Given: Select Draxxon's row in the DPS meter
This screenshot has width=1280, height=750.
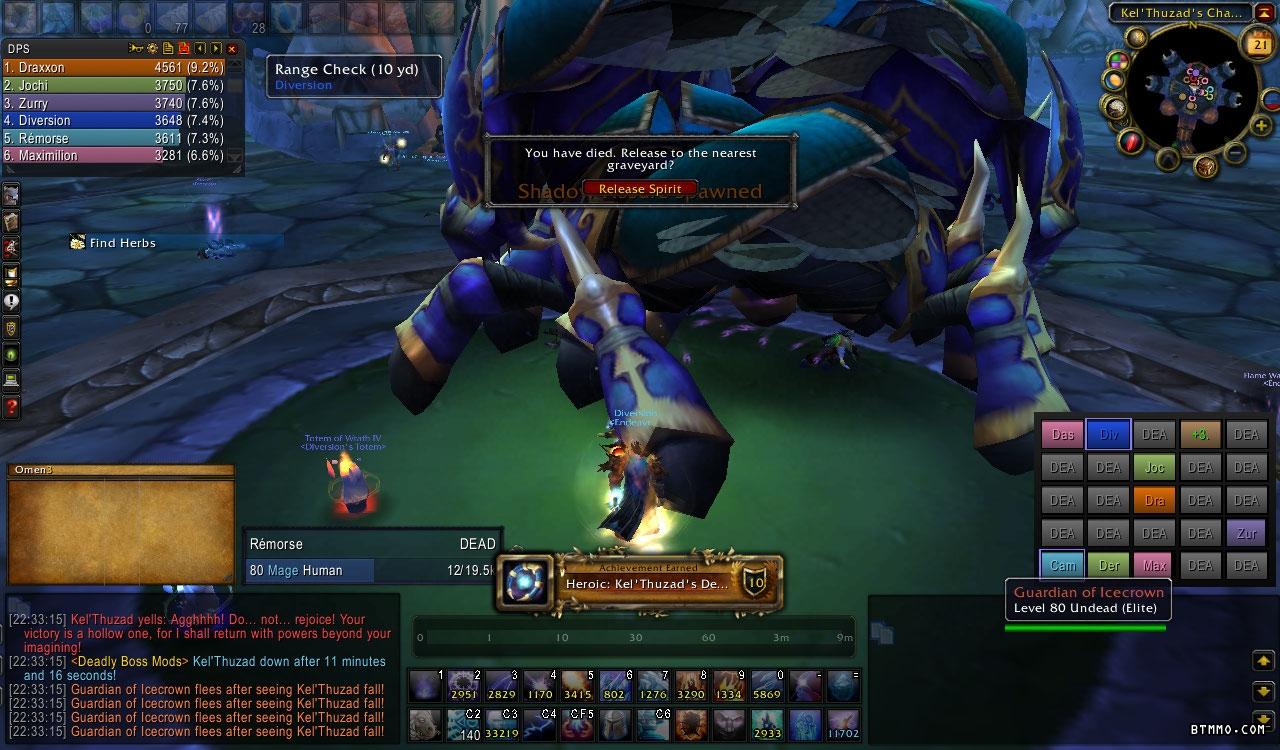Looking at the screenshot, I should [115, 68].
